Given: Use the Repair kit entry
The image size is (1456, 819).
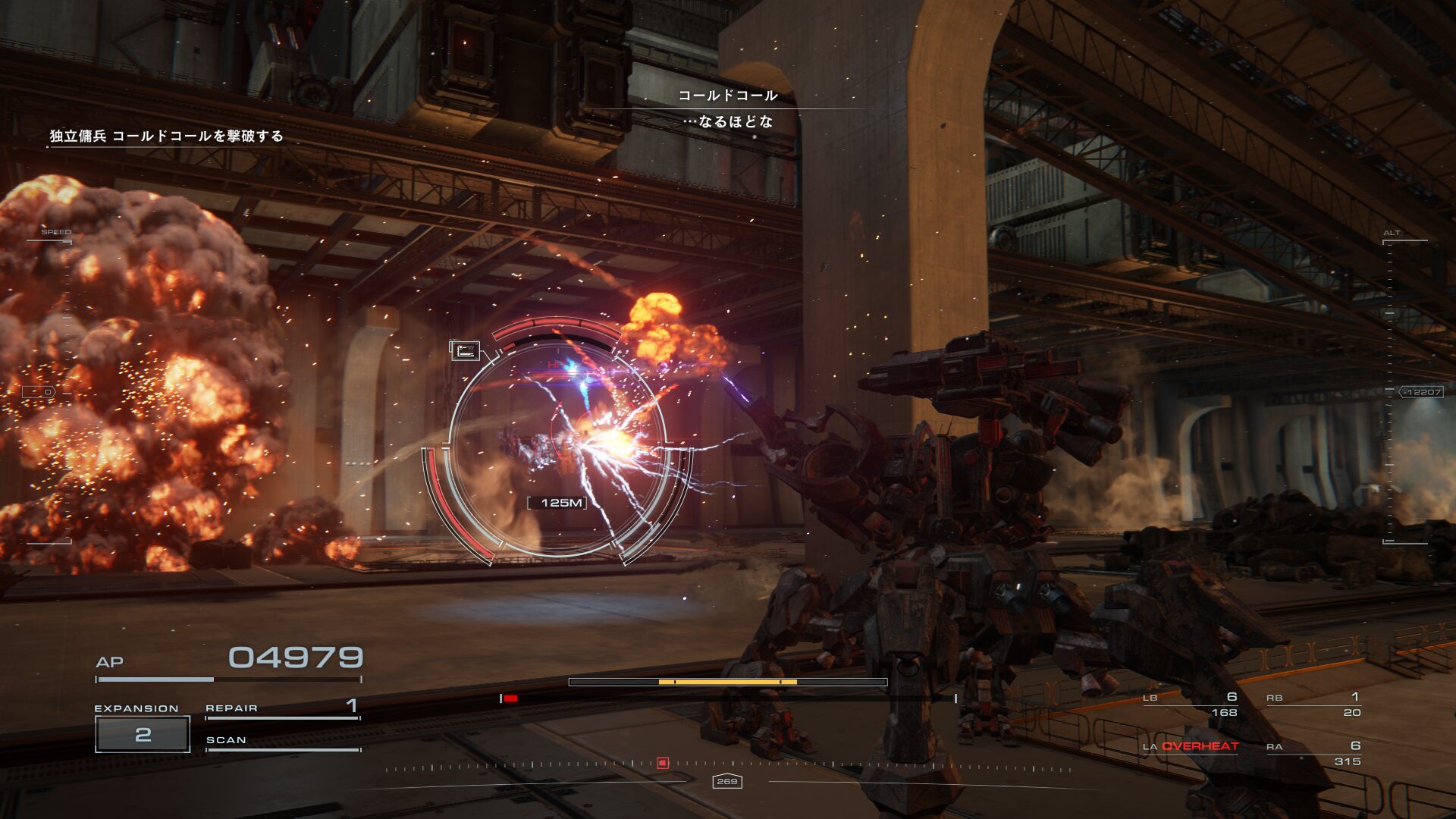Looking at the screenshot, I should [282, 708].
